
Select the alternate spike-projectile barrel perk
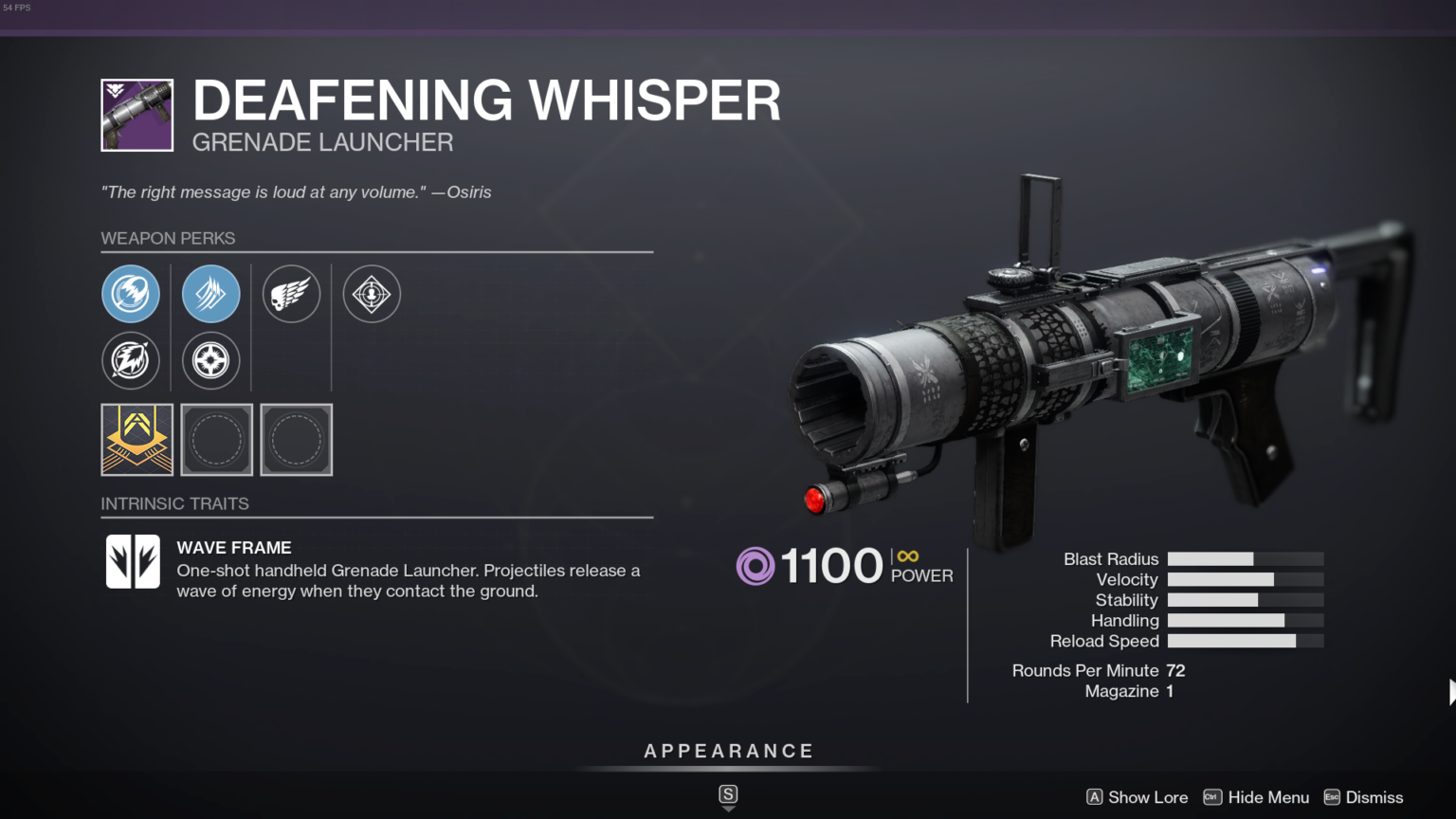point(131,361)
